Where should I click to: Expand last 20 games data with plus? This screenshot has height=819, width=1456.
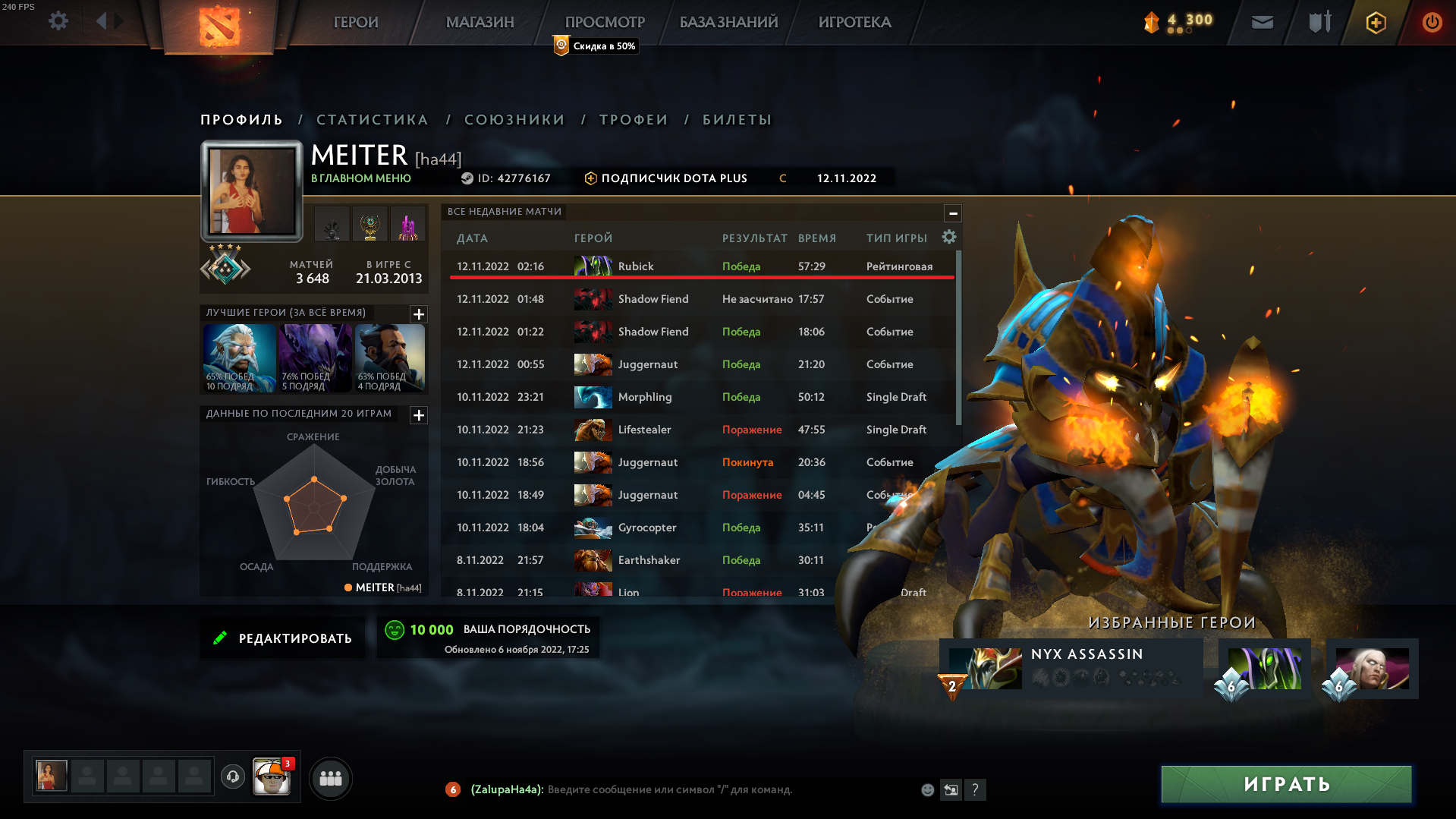click(418, 415)
